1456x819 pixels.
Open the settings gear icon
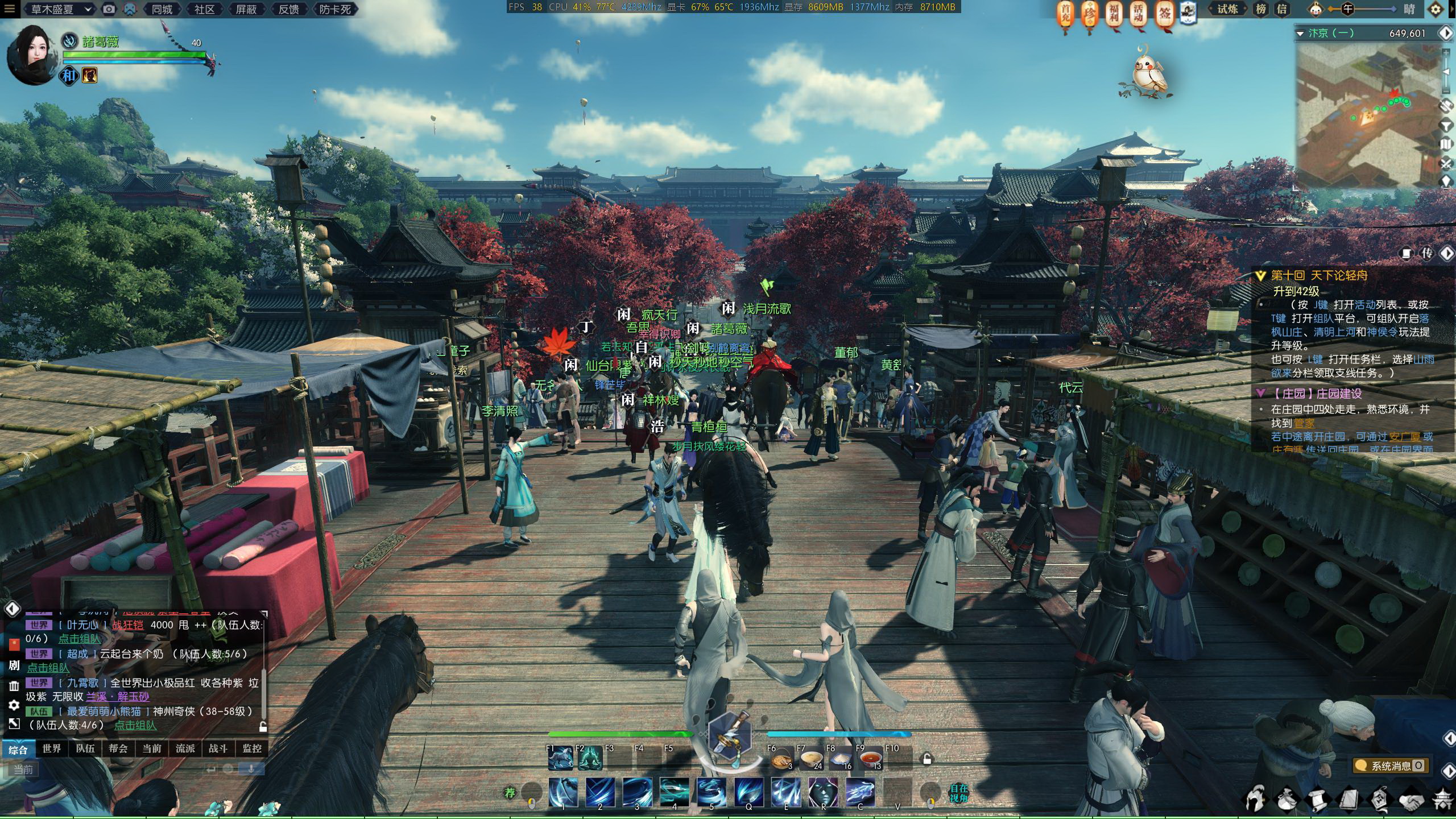[1447, 10]
